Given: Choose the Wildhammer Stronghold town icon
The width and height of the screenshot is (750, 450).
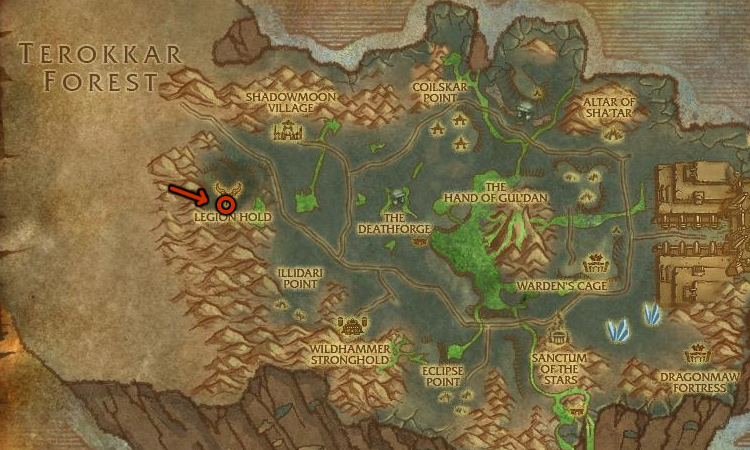Looking at the screenshot, I should coord(351,326).
